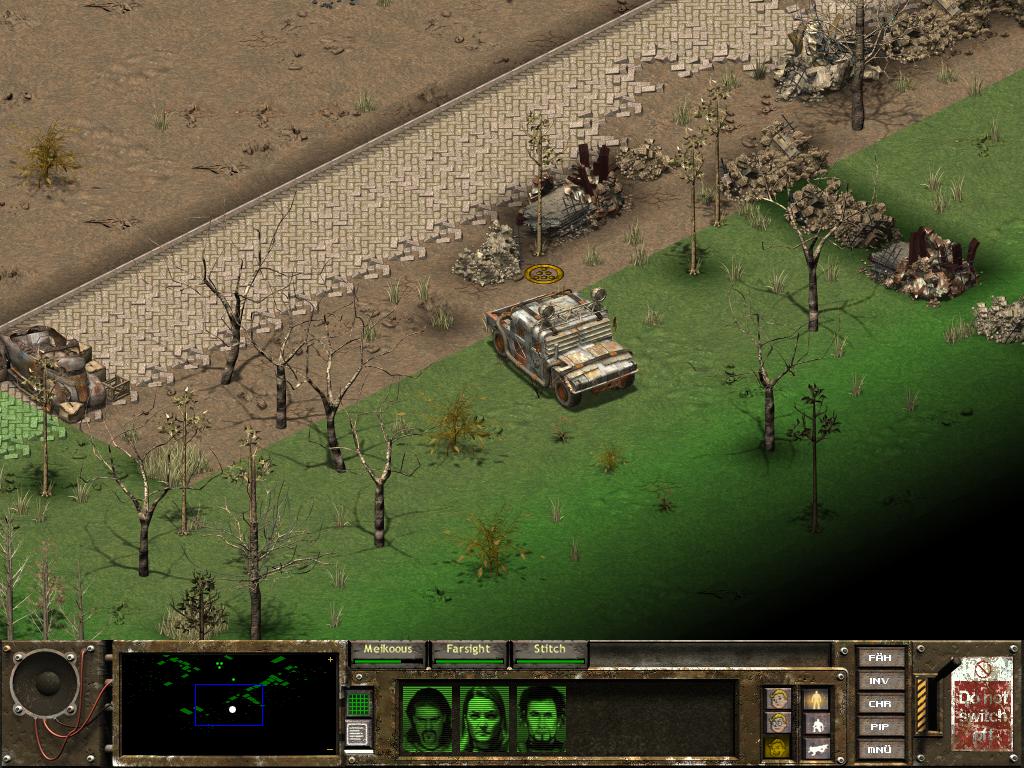The image size is (1024, 768).
Task: Select squad member Meikoous by name tab
Action: pyautogui.click(x=388, y=650)
